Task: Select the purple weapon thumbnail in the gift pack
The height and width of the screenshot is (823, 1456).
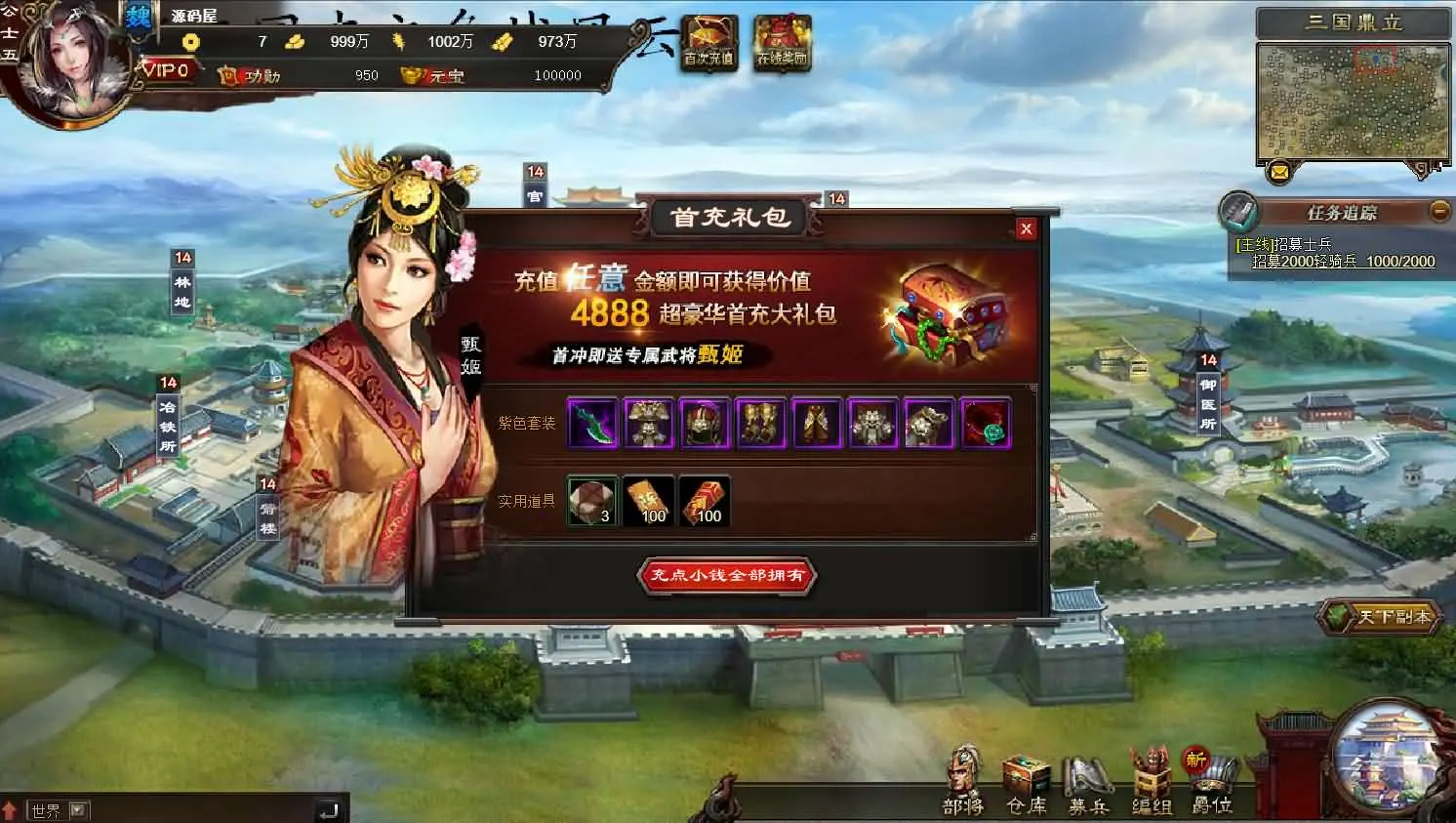Action: [x=592, y=422]
